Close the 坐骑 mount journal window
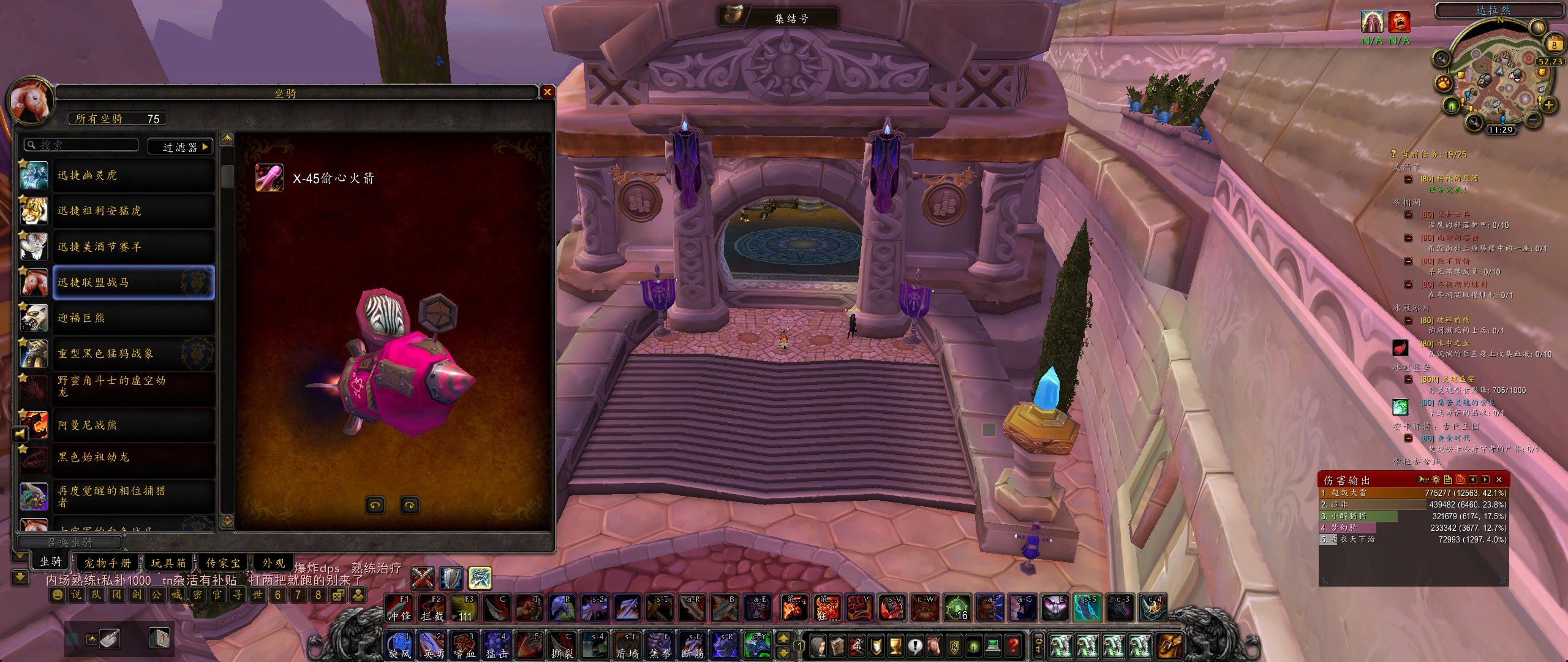 pyautogui.click(x=547, y=92)
